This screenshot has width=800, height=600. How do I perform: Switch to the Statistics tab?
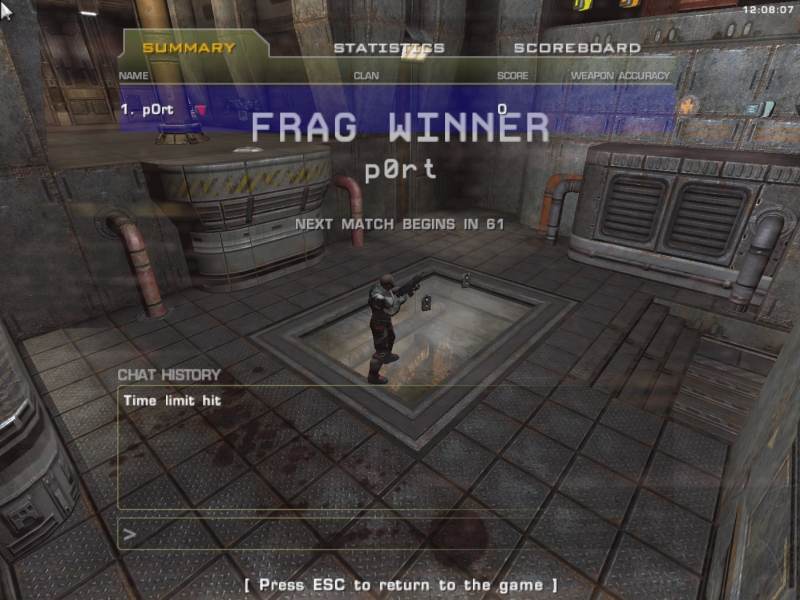tap(389, 48)
